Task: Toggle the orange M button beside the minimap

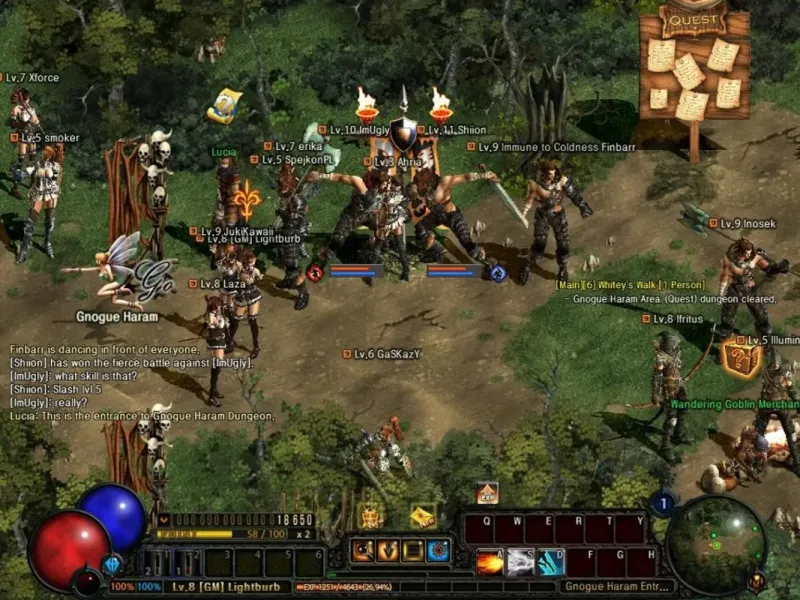Action: [757, 579]
